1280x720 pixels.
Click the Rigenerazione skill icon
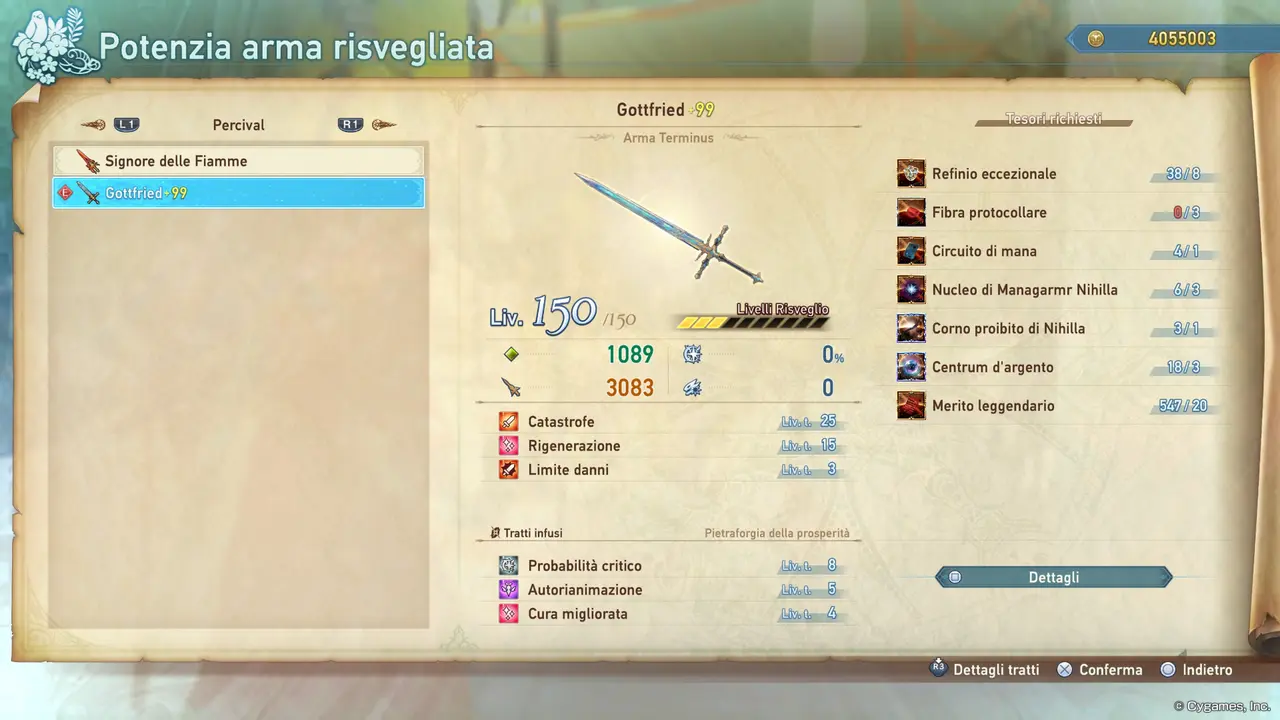(508, 445)
